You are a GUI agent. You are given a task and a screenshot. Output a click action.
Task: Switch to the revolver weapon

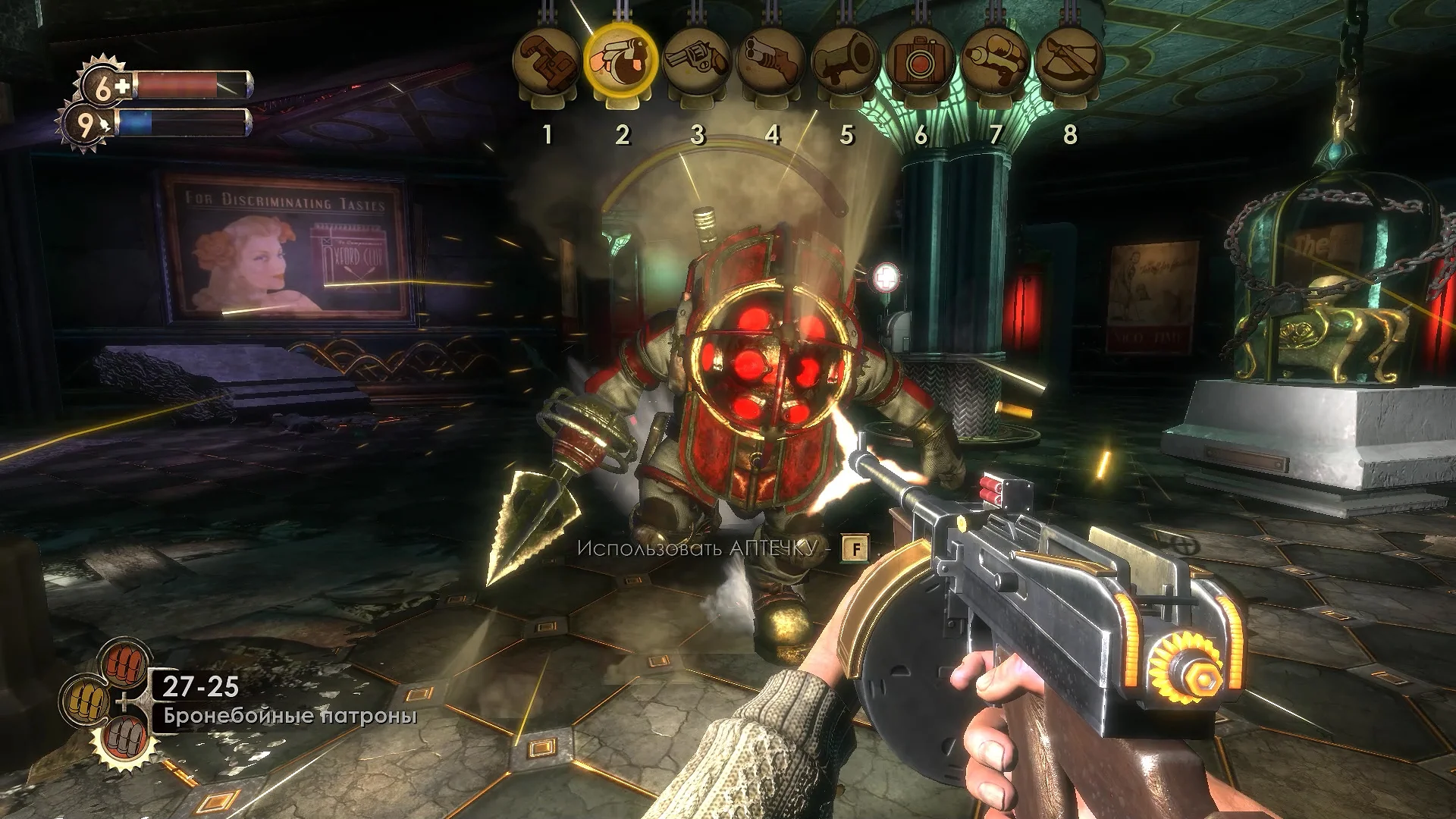(695, 62)
